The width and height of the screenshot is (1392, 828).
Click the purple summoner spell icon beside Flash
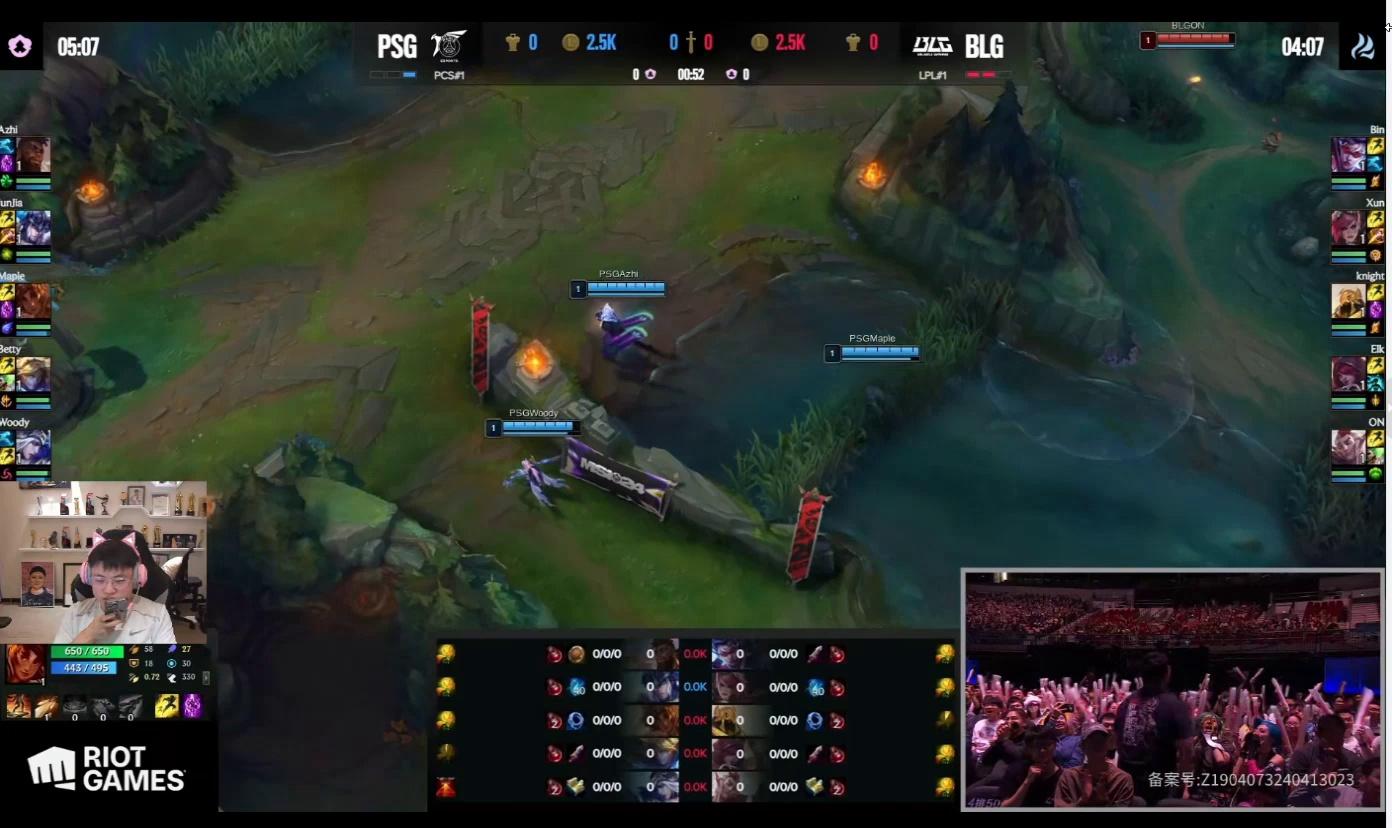[192, 706]
